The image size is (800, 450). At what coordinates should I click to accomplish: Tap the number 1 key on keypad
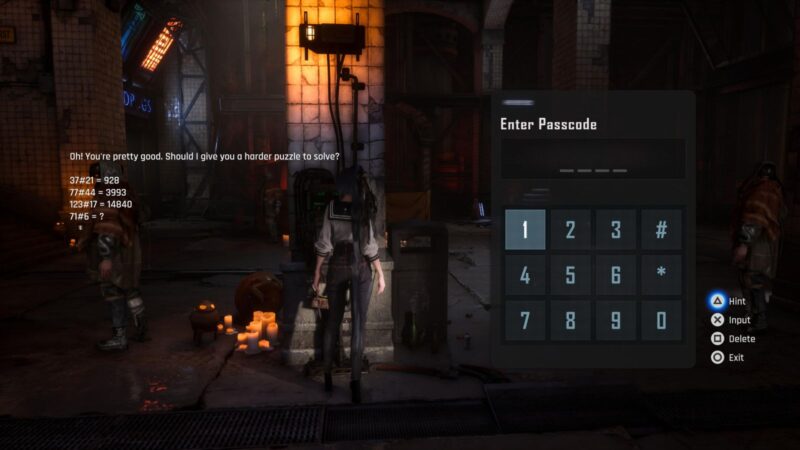525,229
